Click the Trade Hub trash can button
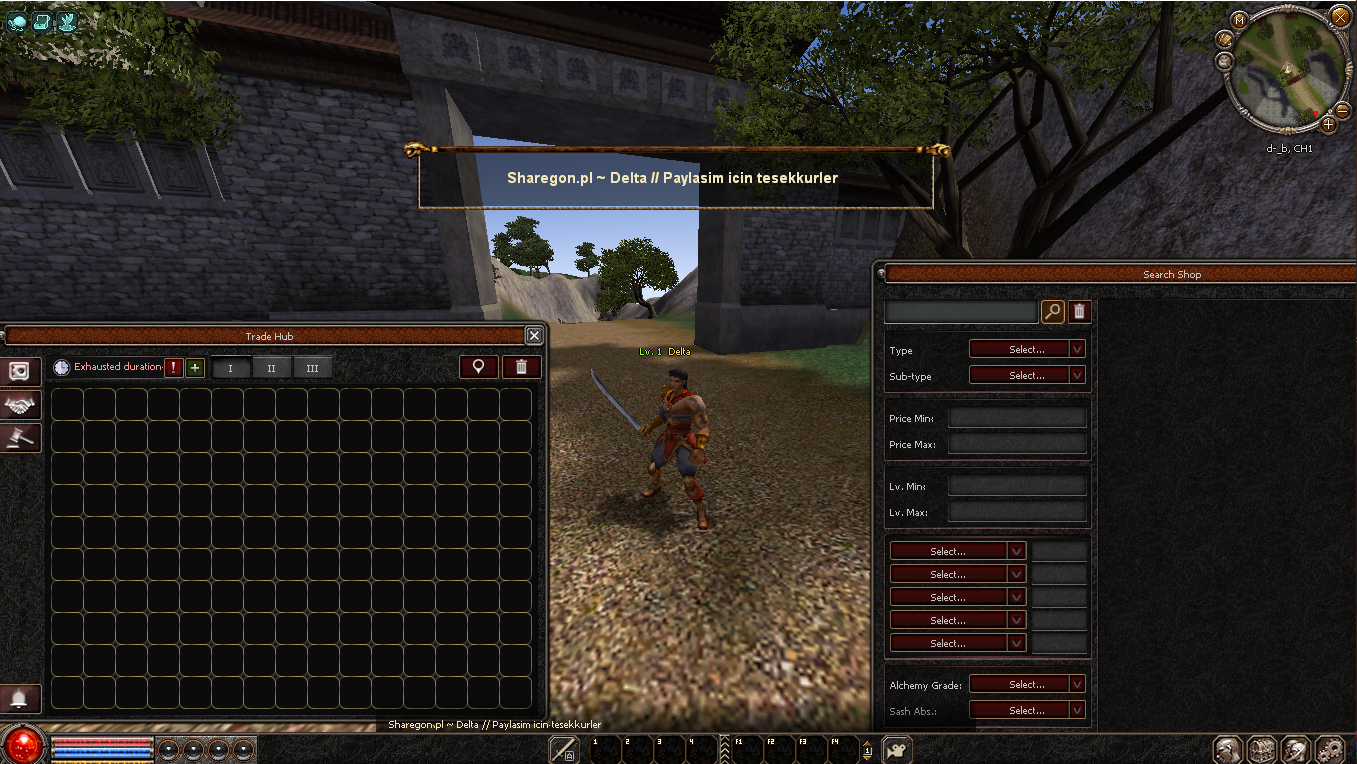Image resolution: width=1357 pixels, height=764 pixels. 521,367
